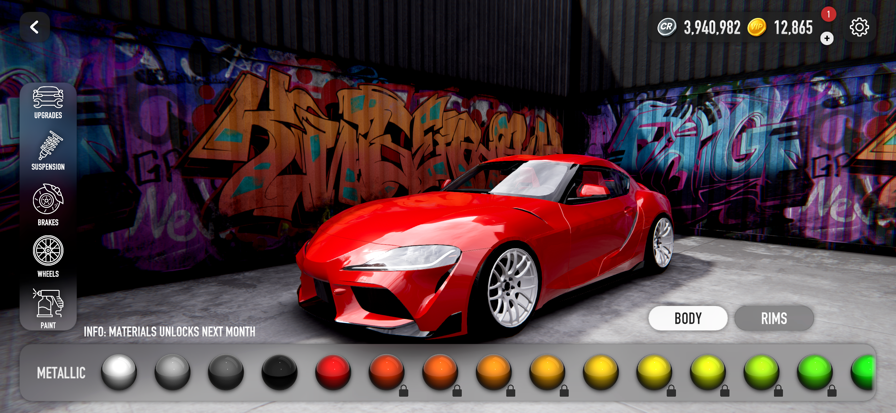Select the black metallic paint color
The height and width of the screenshot is (413, 896).
coord(280,373)
